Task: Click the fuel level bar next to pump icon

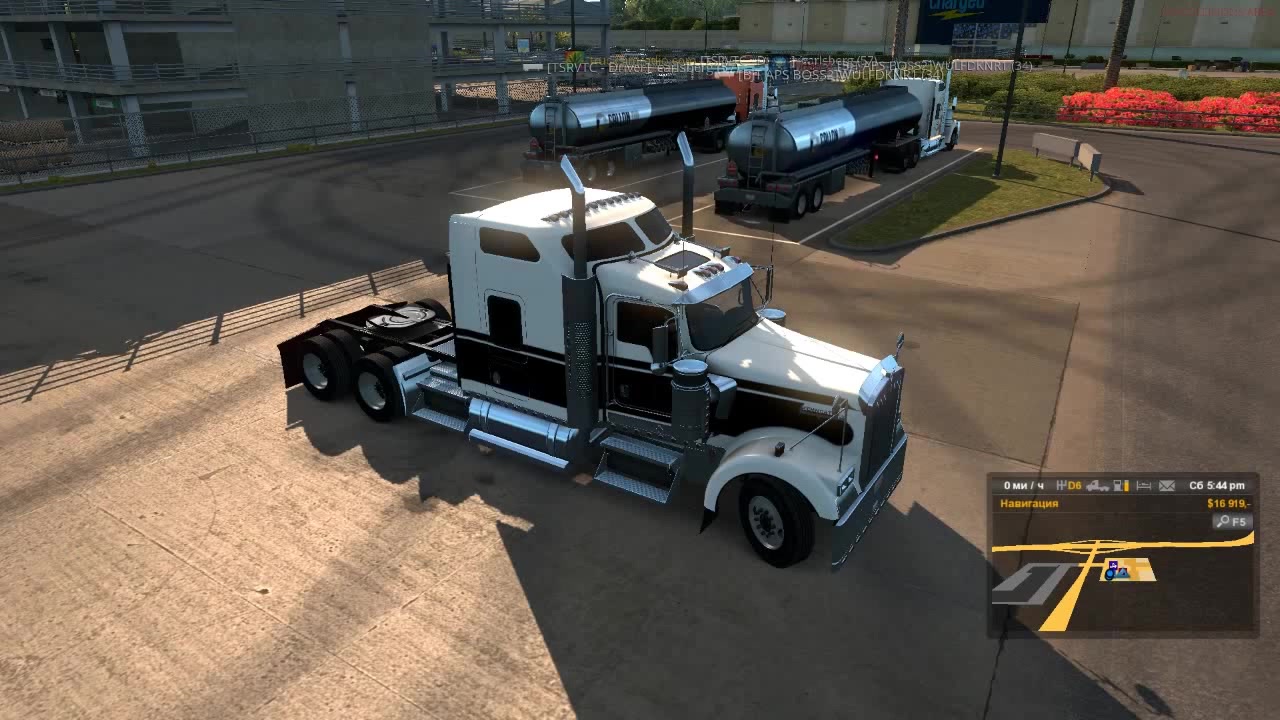Action: (x=1127, y=485)
